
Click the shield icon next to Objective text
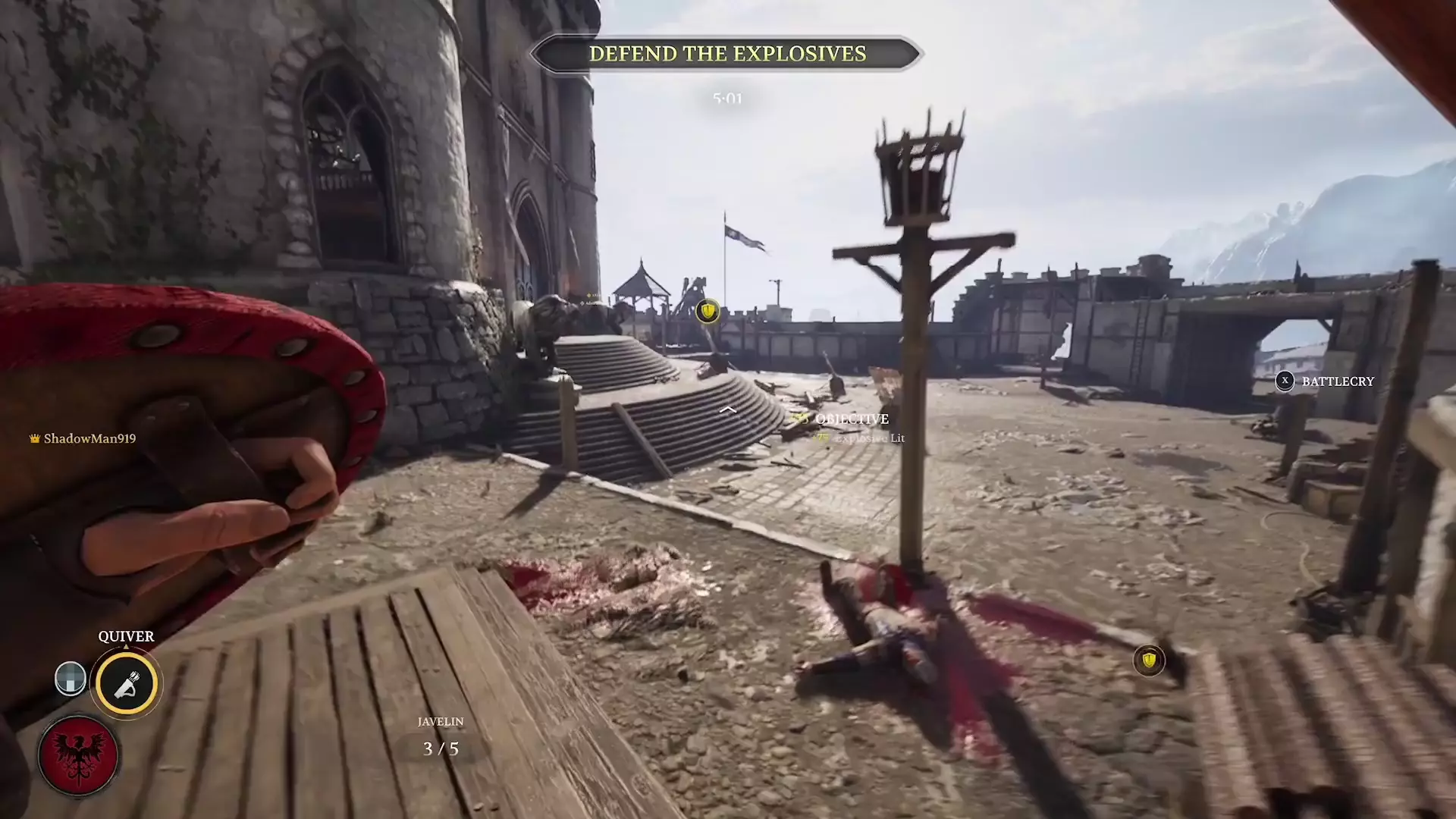[x=798, y=419]
